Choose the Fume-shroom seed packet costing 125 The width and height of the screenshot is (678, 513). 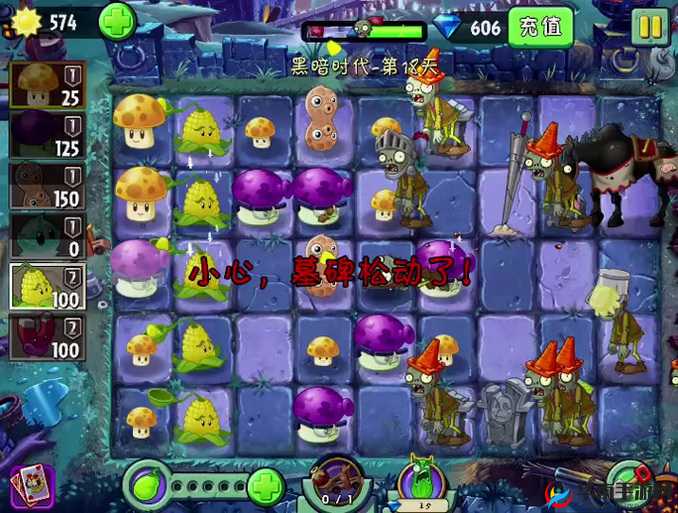click(47, 134)
